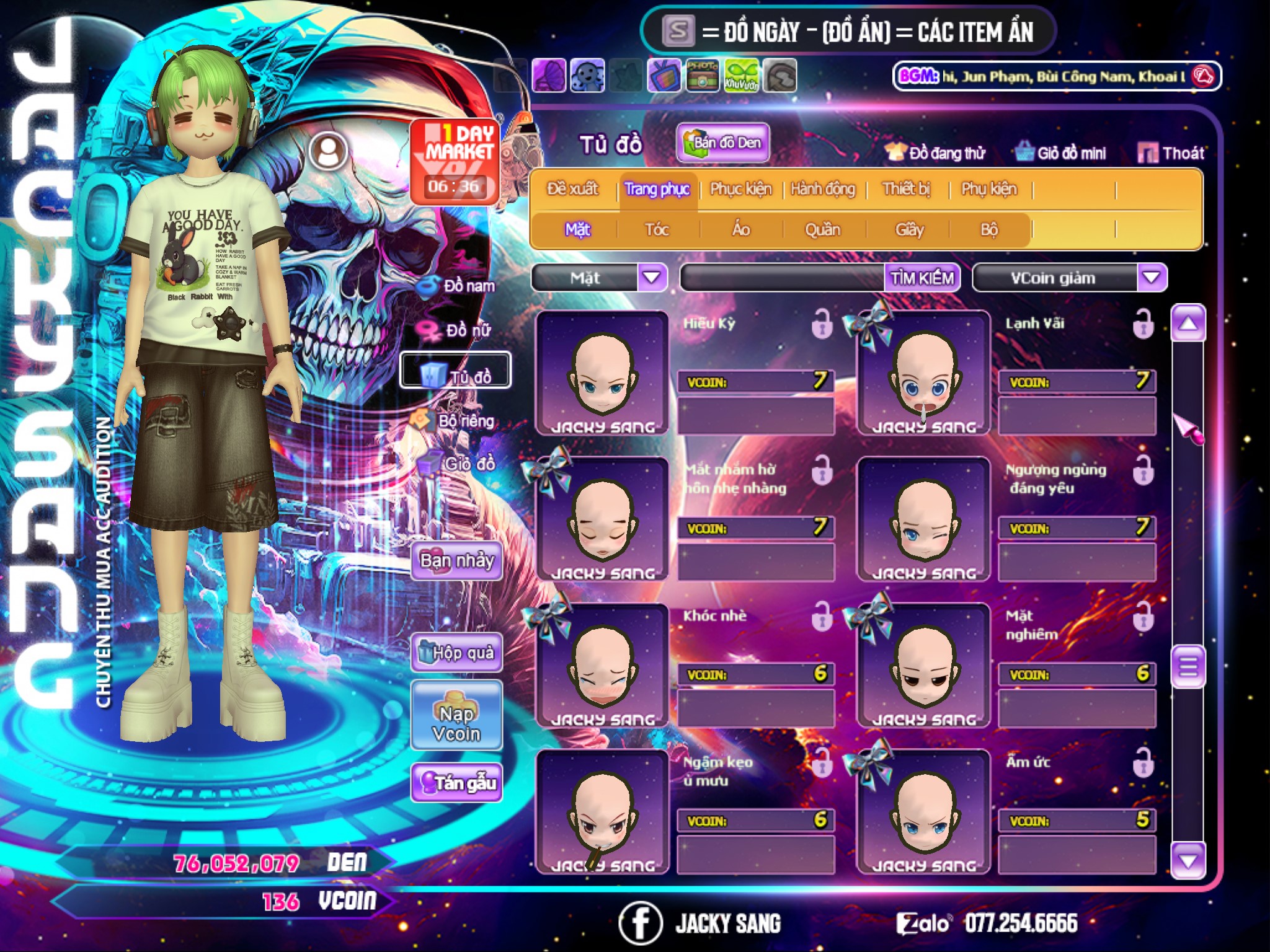Image resolution: width=1270 pixels, height=952 pixels.
Task: Open the Bạn nhảy dance partner menu
Action: pos(457,561)
